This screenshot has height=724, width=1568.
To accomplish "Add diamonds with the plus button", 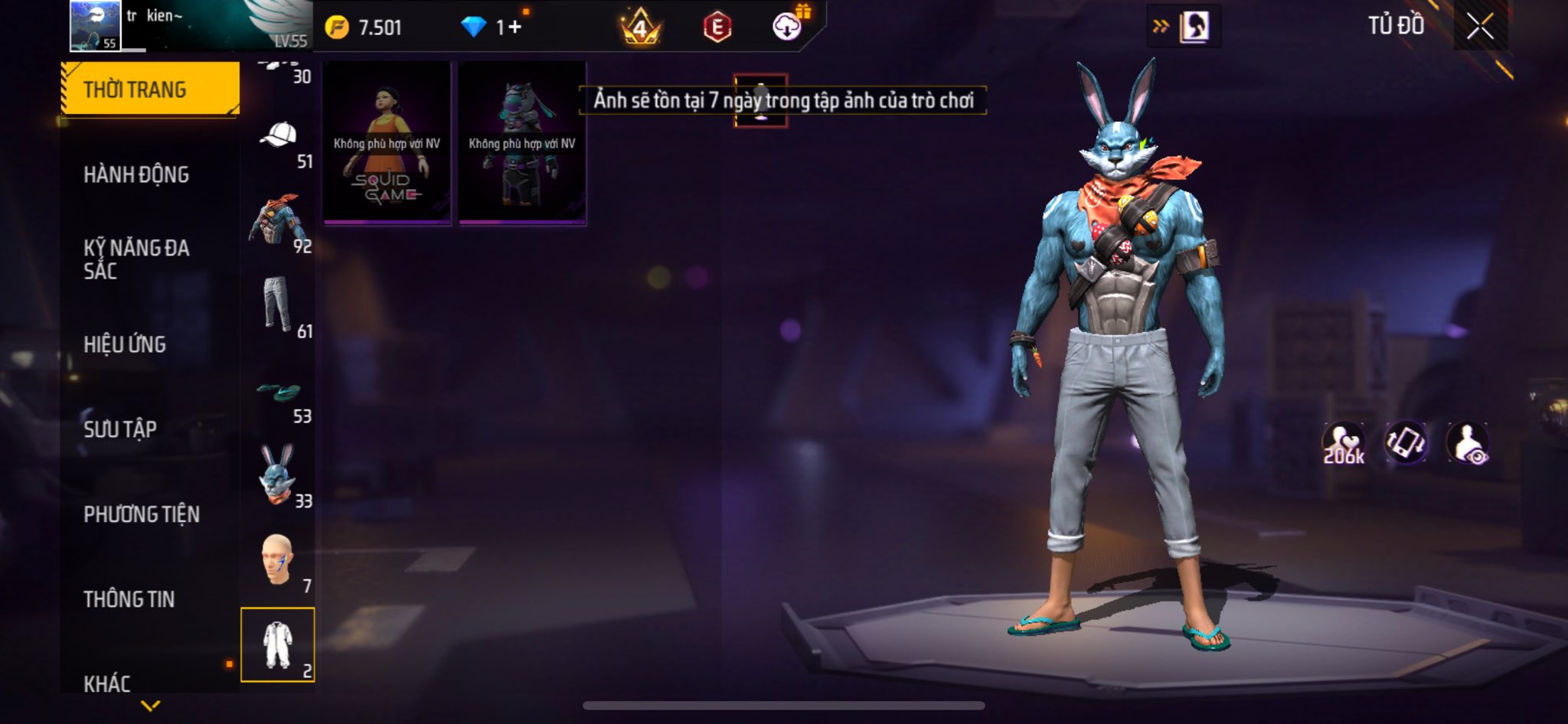I will (x=514, y=28).
